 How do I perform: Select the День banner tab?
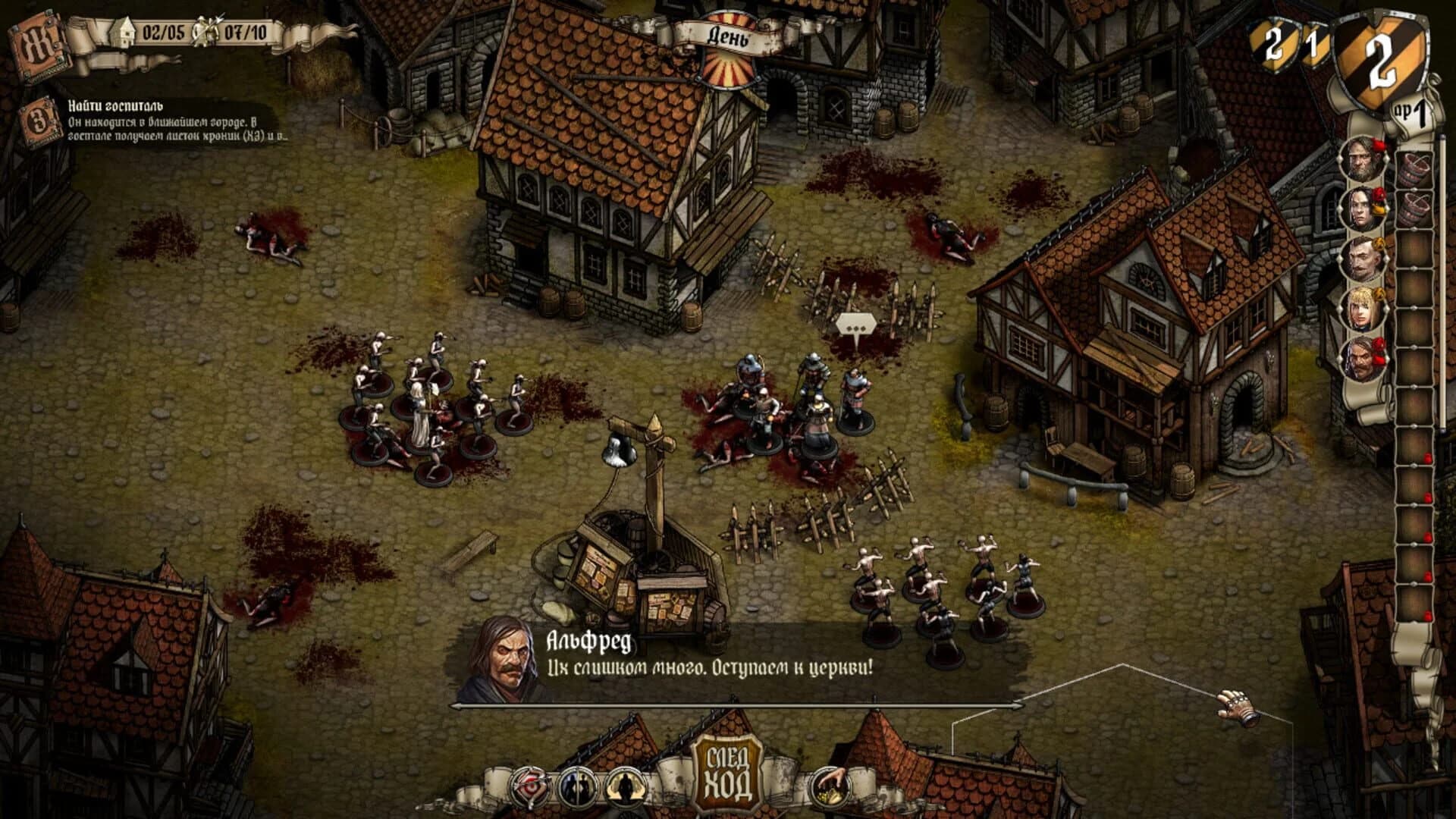coord(730,34)
